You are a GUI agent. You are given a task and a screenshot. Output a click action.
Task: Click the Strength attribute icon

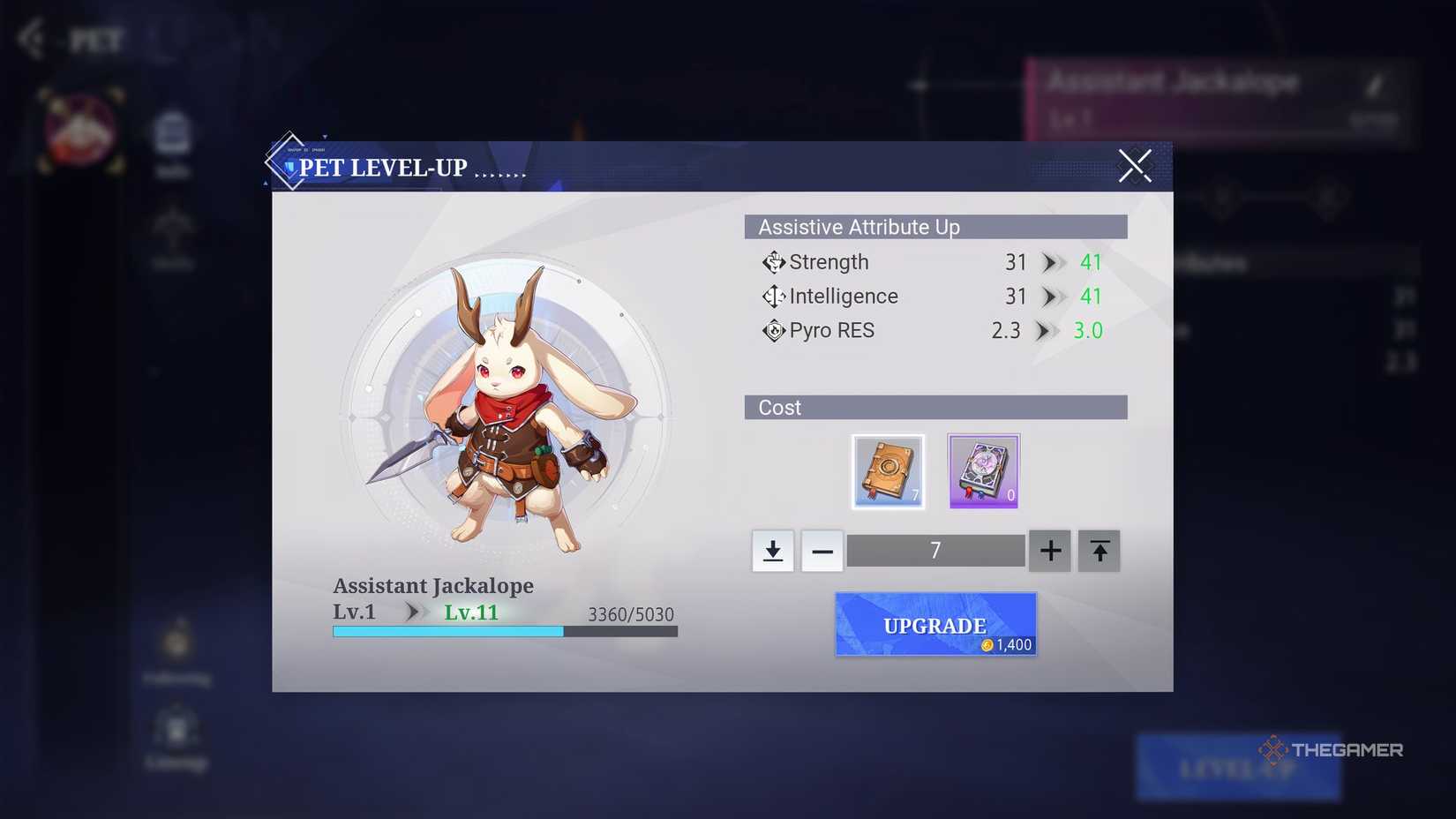[773, 261]
